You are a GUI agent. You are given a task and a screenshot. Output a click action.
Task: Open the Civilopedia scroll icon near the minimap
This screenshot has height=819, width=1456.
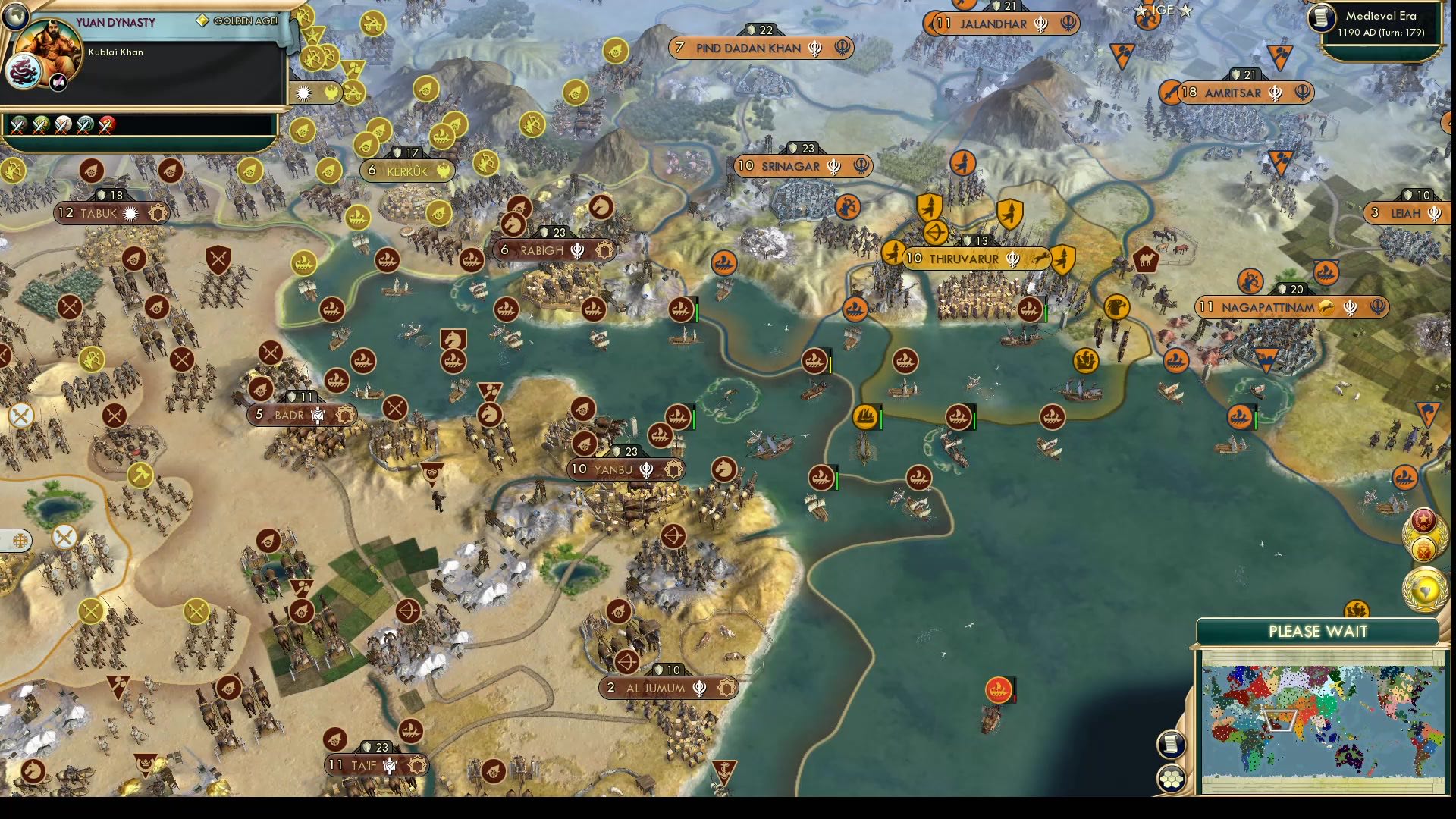pos(1170,745)
